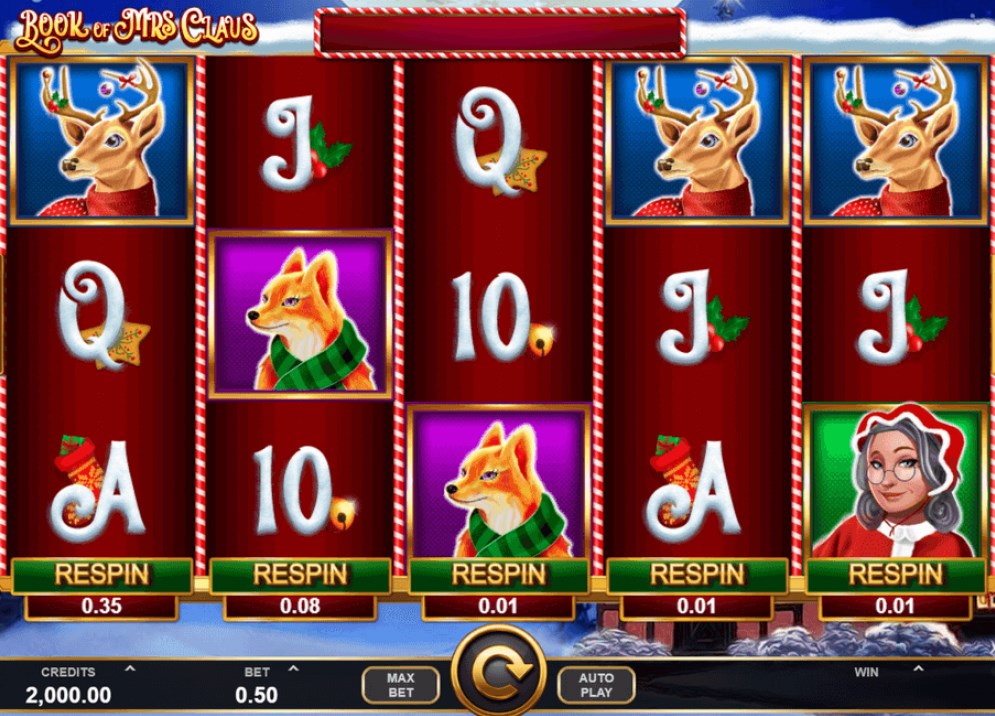Choose the RESPIN button priced 0.08
This screenshot has width=995, height=716.
(299, 575)
